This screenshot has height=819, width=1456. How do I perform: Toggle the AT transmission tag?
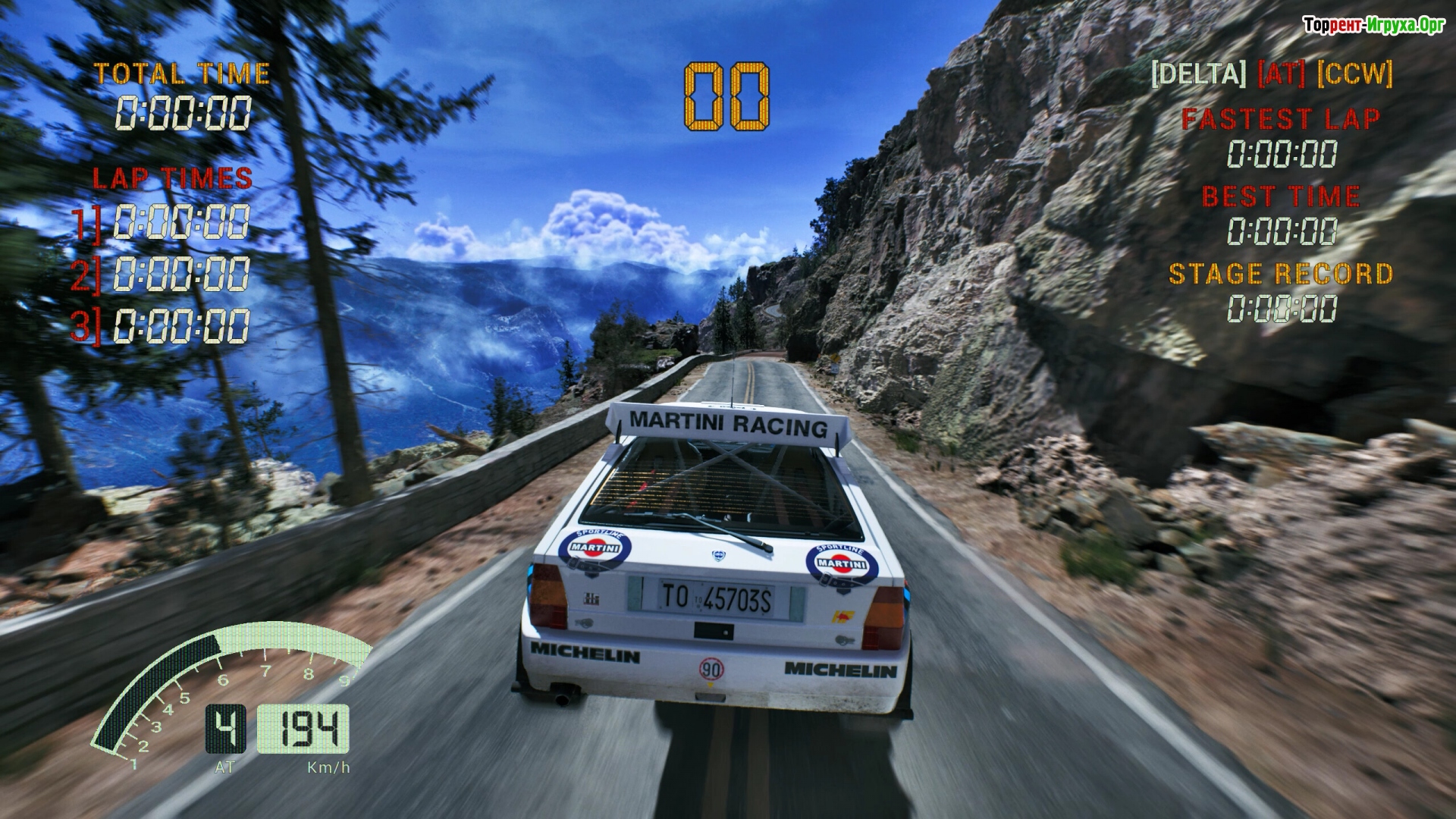(1282, 74)
